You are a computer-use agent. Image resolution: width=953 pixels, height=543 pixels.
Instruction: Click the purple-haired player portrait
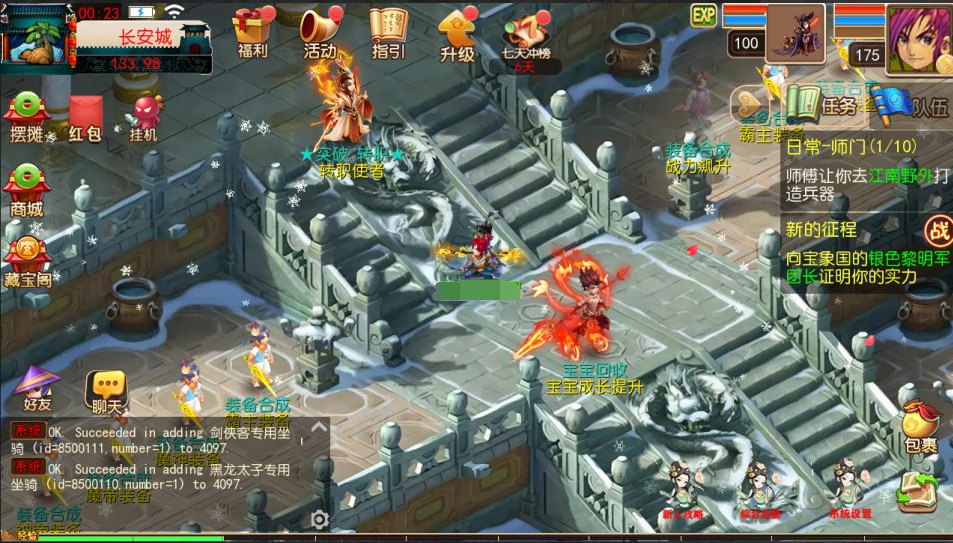click(916, 36)
